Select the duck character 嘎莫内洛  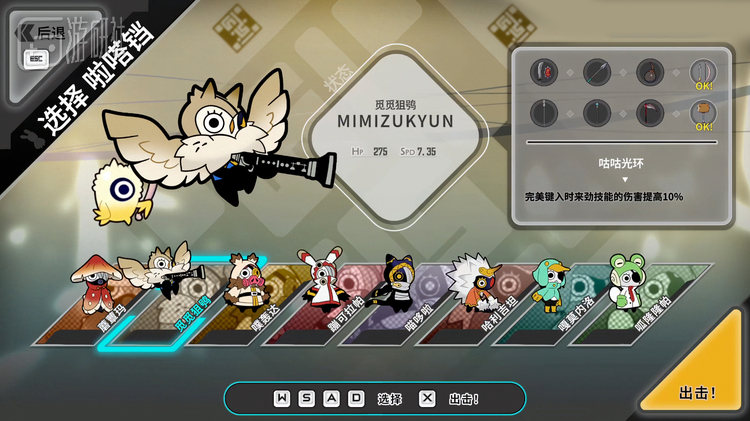pyautogui.click(x=552, y=300)
